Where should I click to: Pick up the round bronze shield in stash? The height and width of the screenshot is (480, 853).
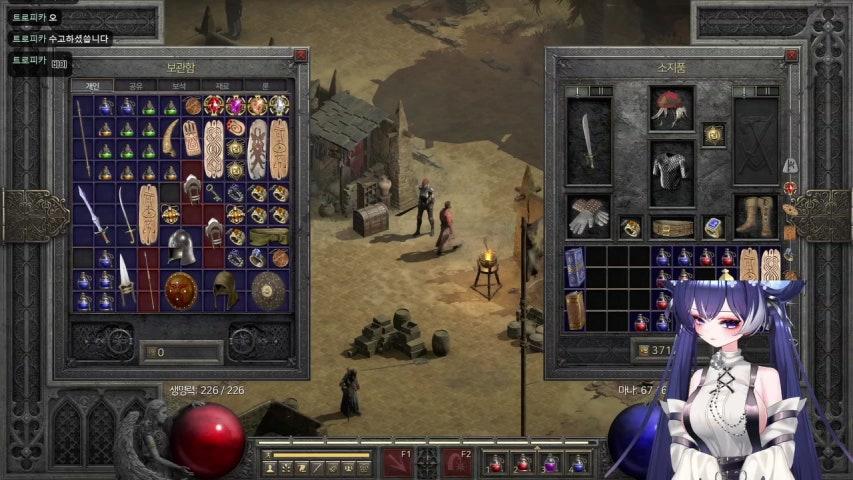(181, 290)
